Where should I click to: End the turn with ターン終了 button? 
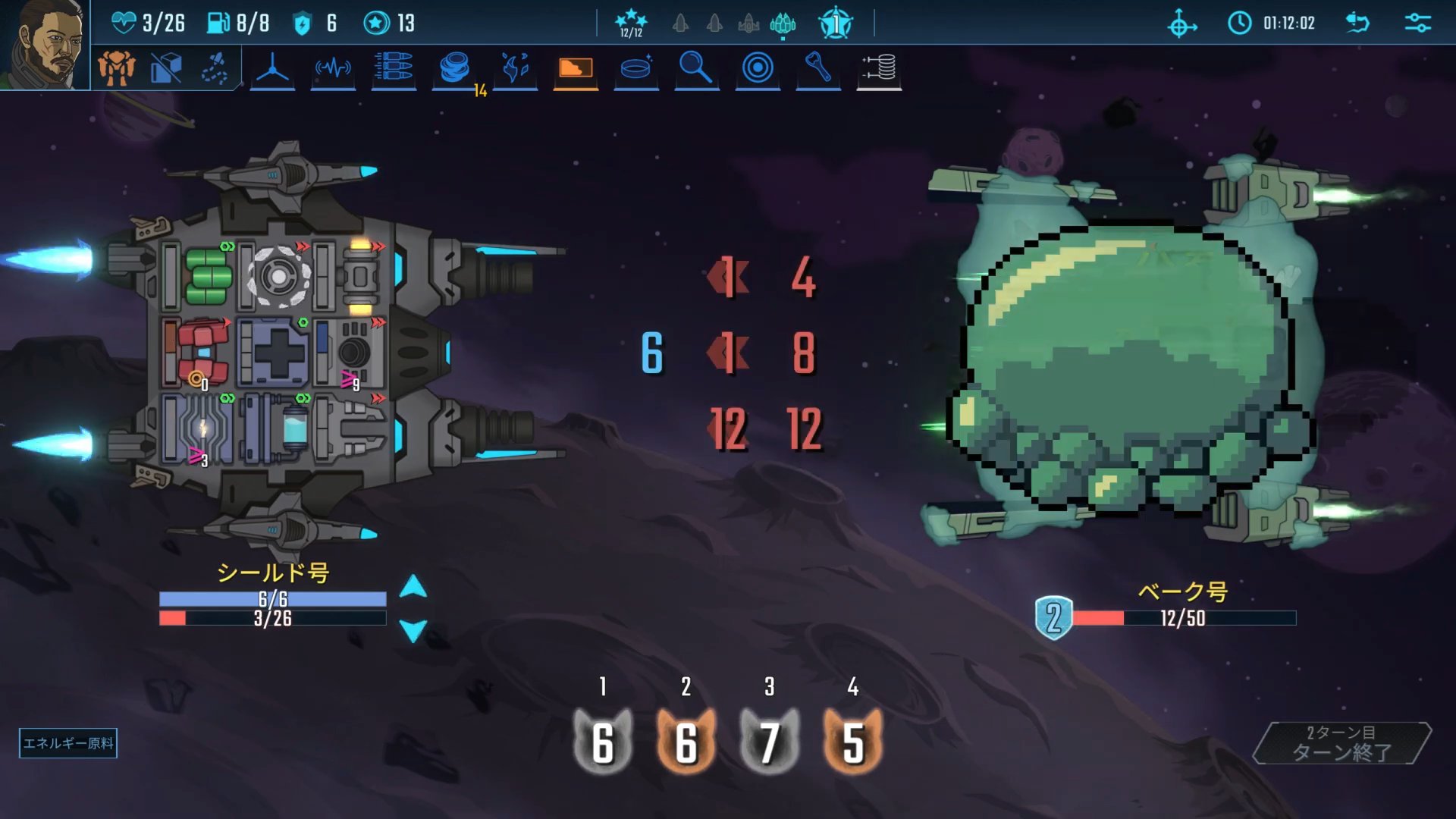tap(1341, 743)
